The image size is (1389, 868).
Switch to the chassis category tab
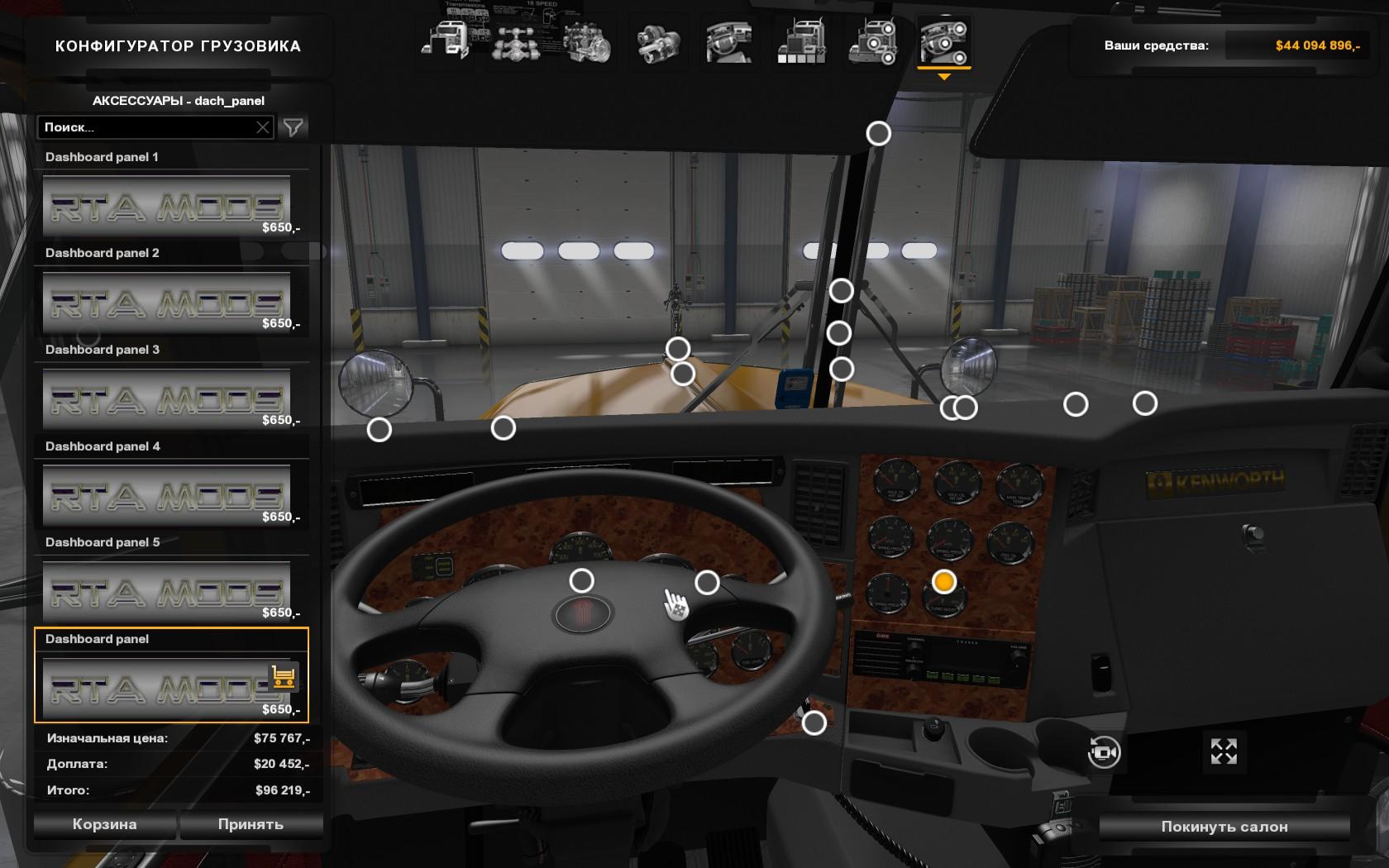[516, 41]
